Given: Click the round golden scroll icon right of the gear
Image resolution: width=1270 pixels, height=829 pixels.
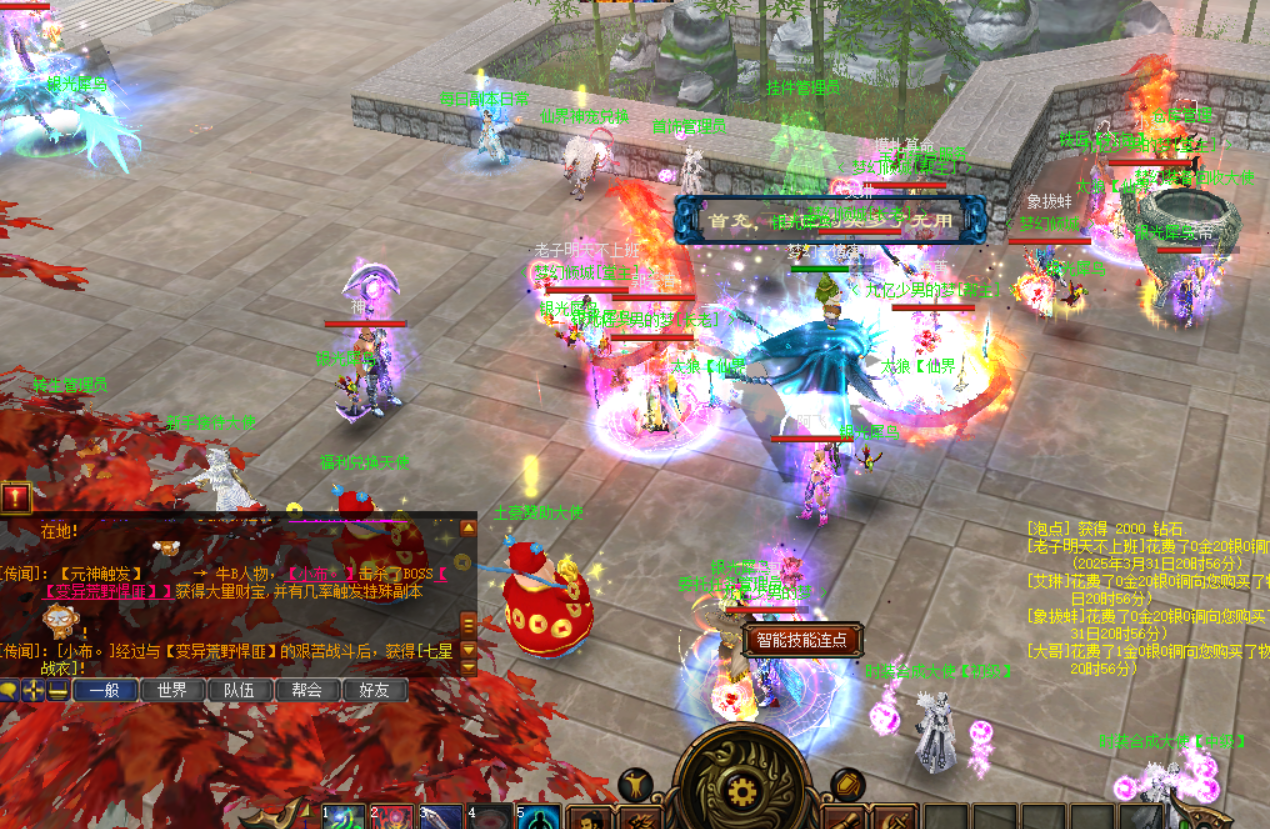Looking at the screenshot, I should 848,784.
